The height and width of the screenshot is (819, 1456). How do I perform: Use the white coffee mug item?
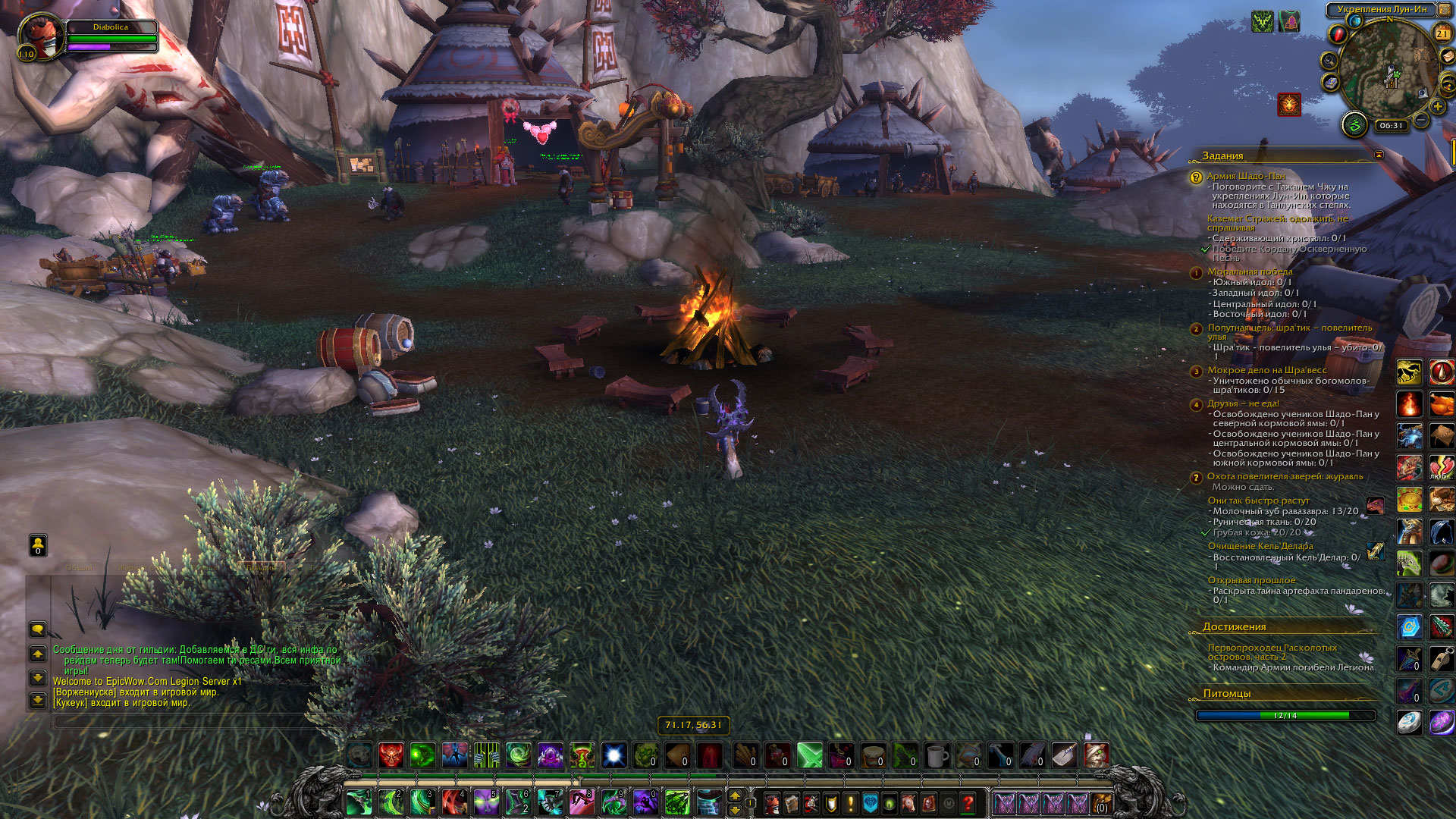(937, 755)
